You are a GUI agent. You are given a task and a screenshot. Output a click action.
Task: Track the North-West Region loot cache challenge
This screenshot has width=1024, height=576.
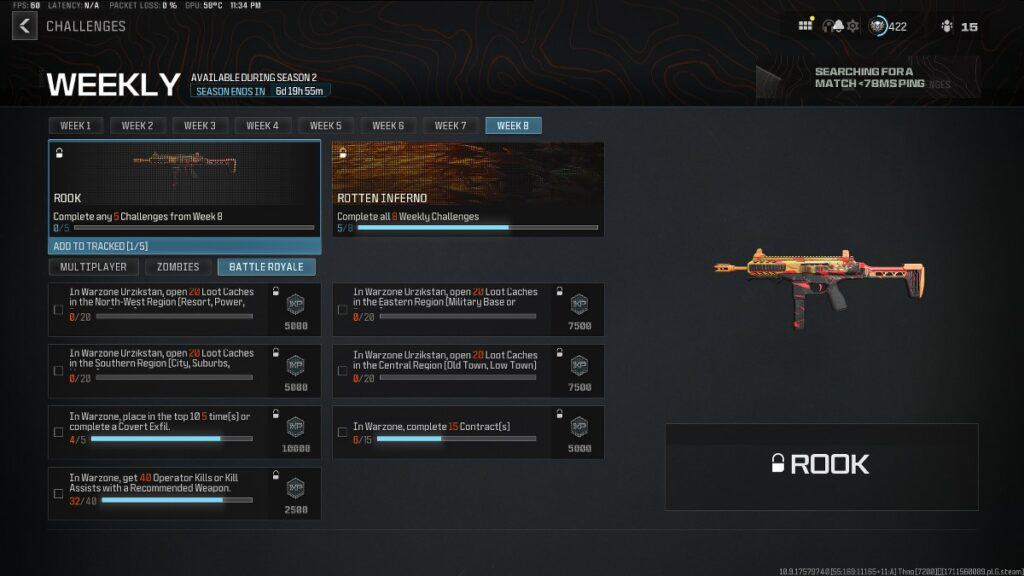point(58,310)
